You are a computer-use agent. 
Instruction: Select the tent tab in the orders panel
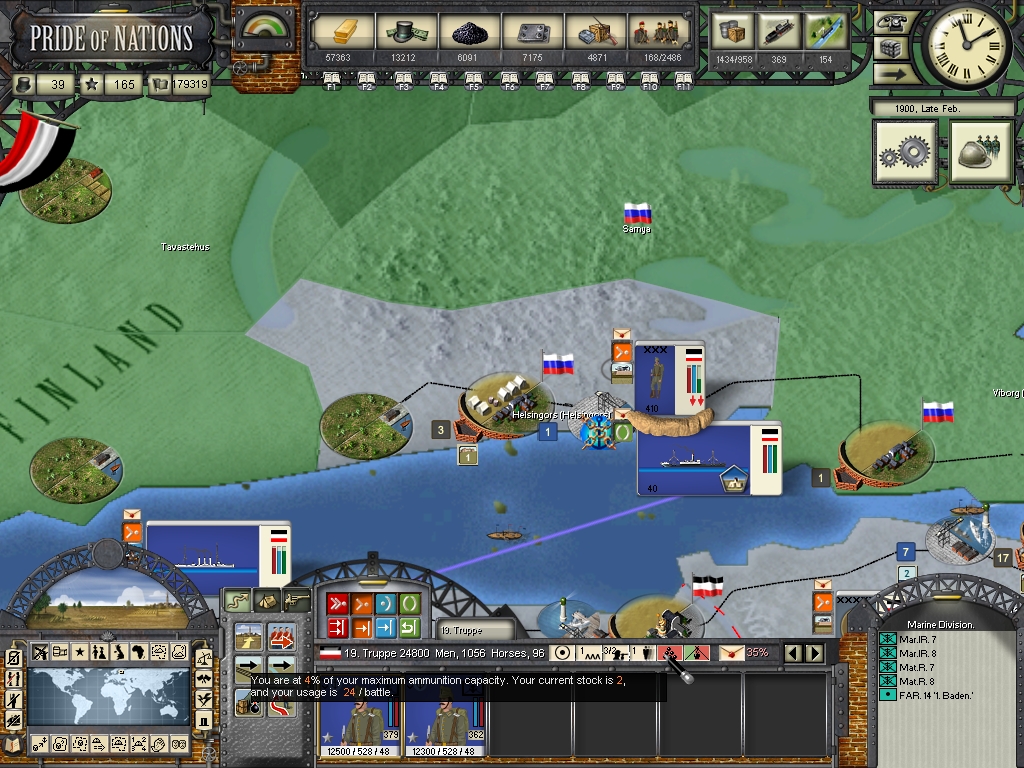[267, 600]
